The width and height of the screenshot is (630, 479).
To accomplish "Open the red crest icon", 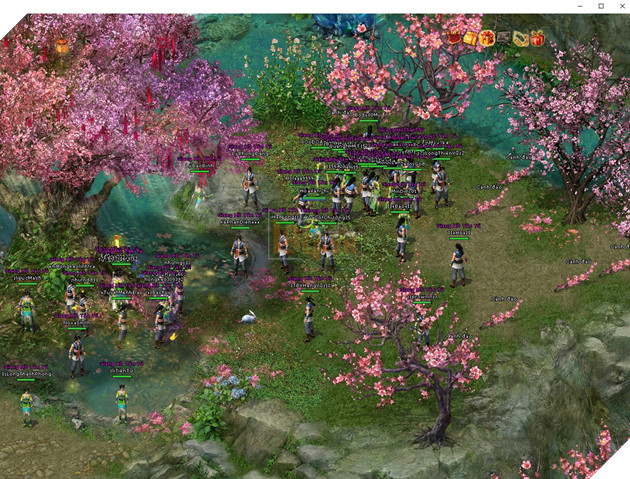I will click(x=454, y=38).
